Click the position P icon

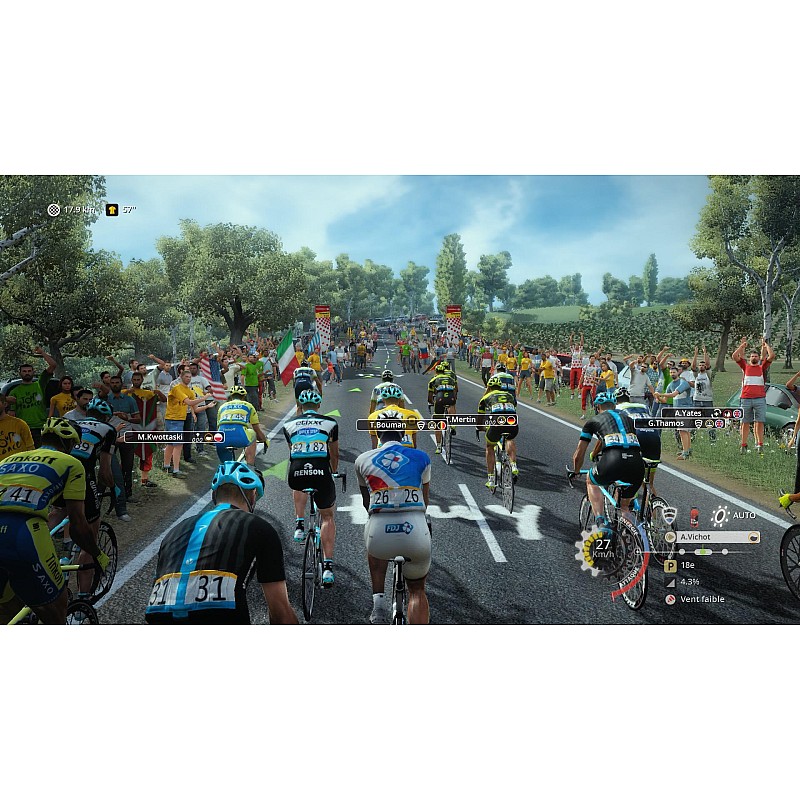[x=670, y=565]
